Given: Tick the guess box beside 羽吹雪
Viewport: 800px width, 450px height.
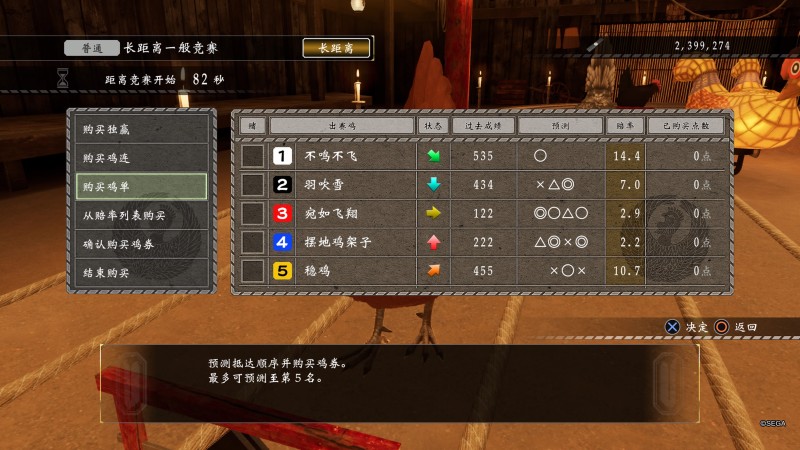Looking at the screenshot, I should [x=253, y=185].
